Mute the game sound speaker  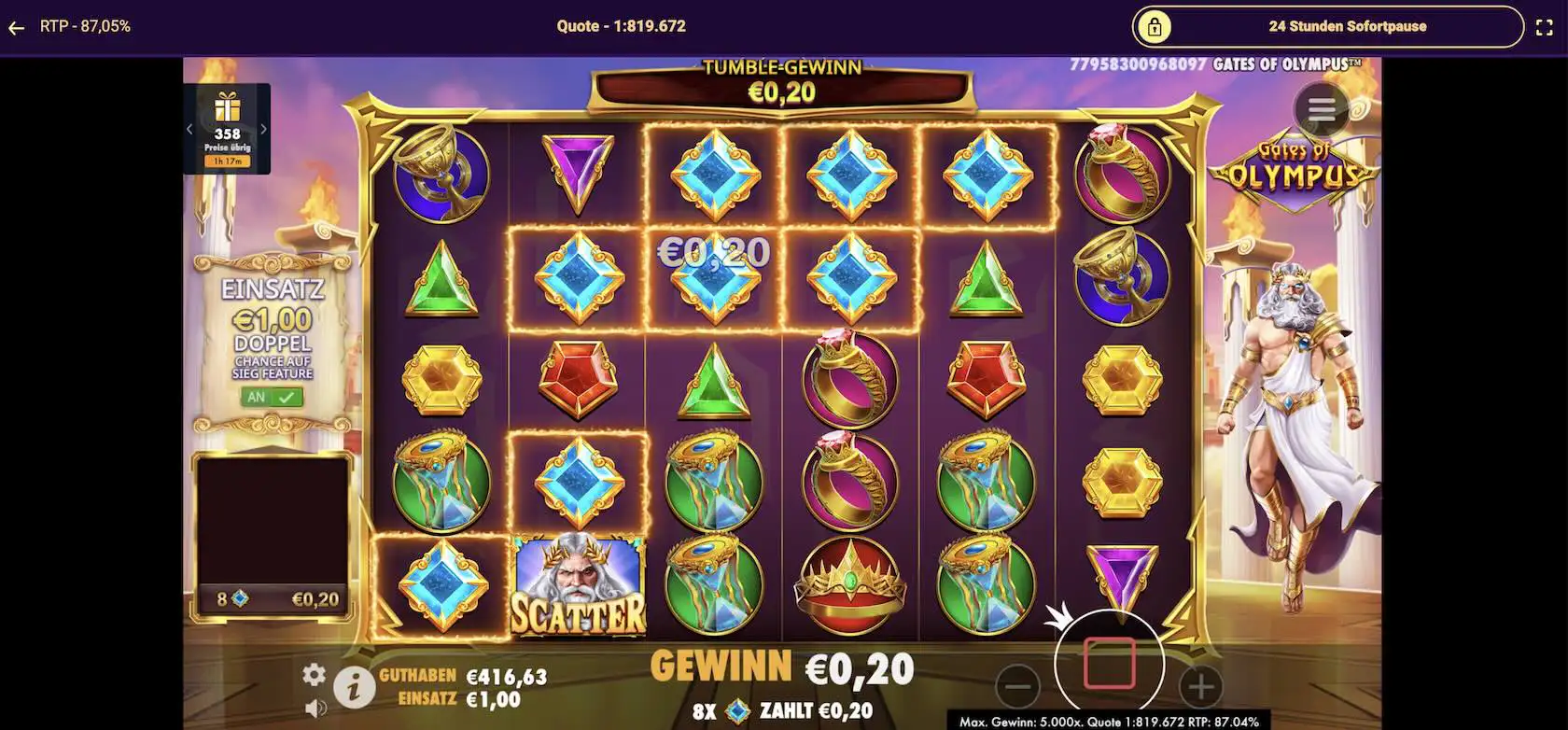[x=315, y=707]
